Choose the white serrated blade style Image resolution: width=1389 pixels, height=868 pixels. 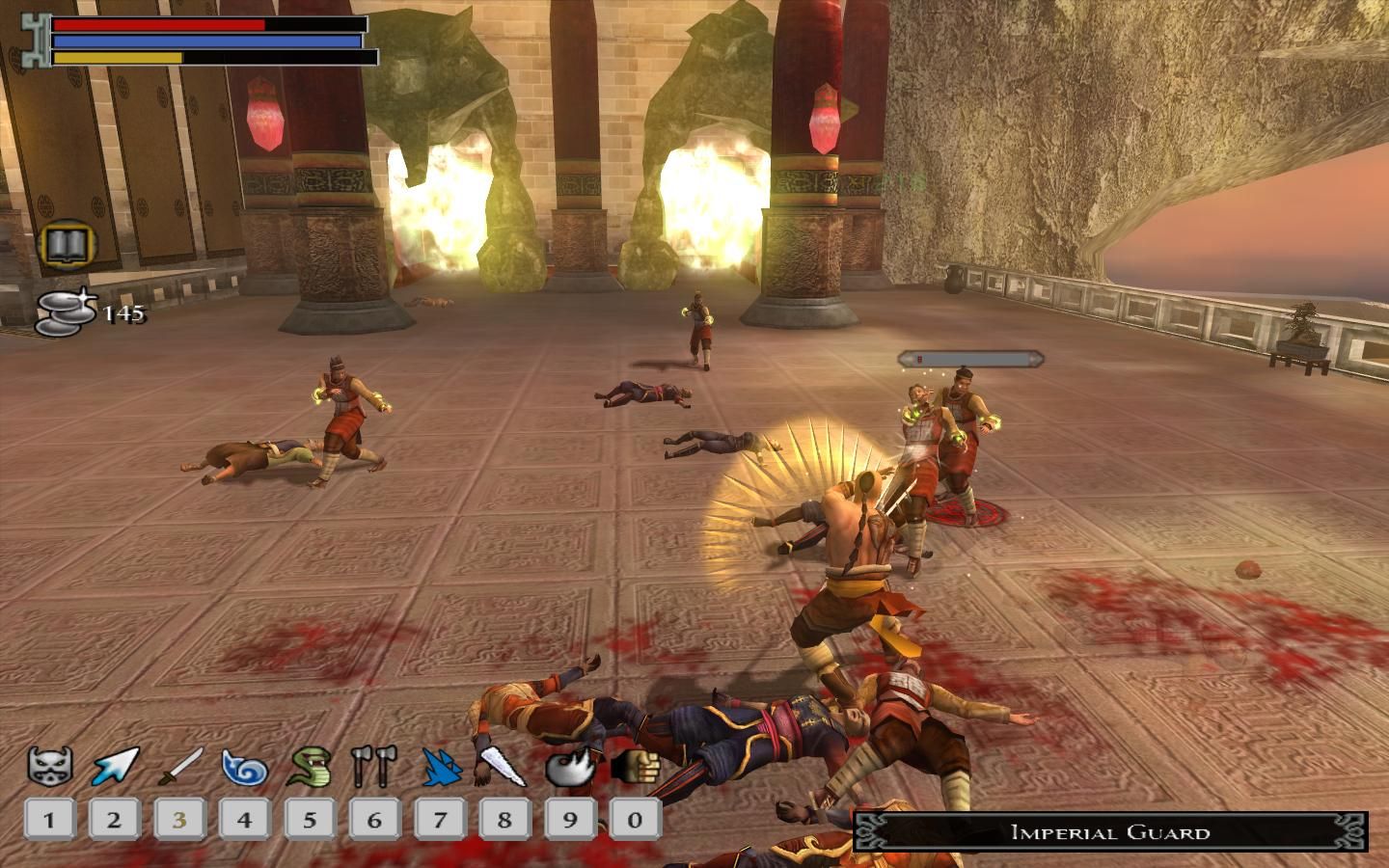click(x=504, y=768)
